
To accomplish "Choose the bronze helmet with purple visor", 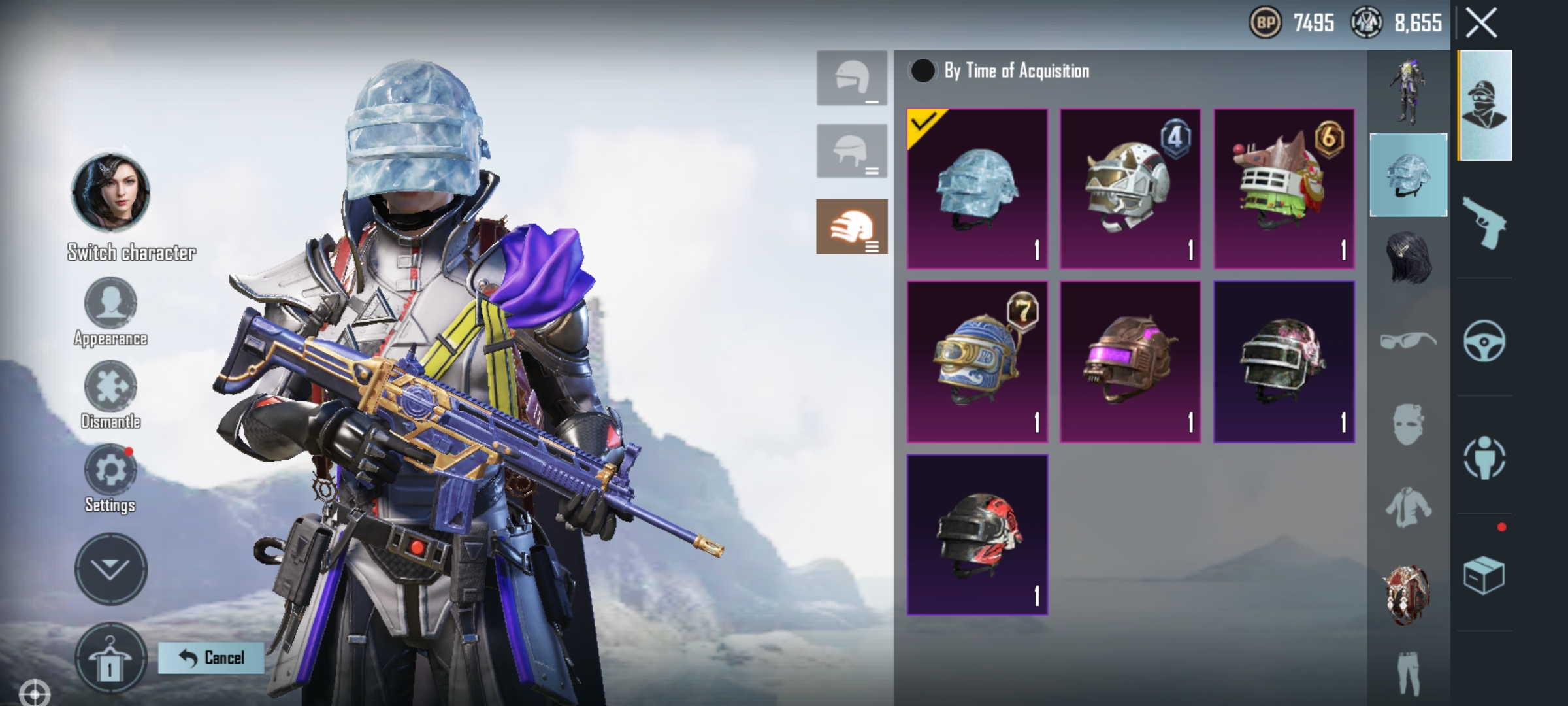I will (1130, 361).
